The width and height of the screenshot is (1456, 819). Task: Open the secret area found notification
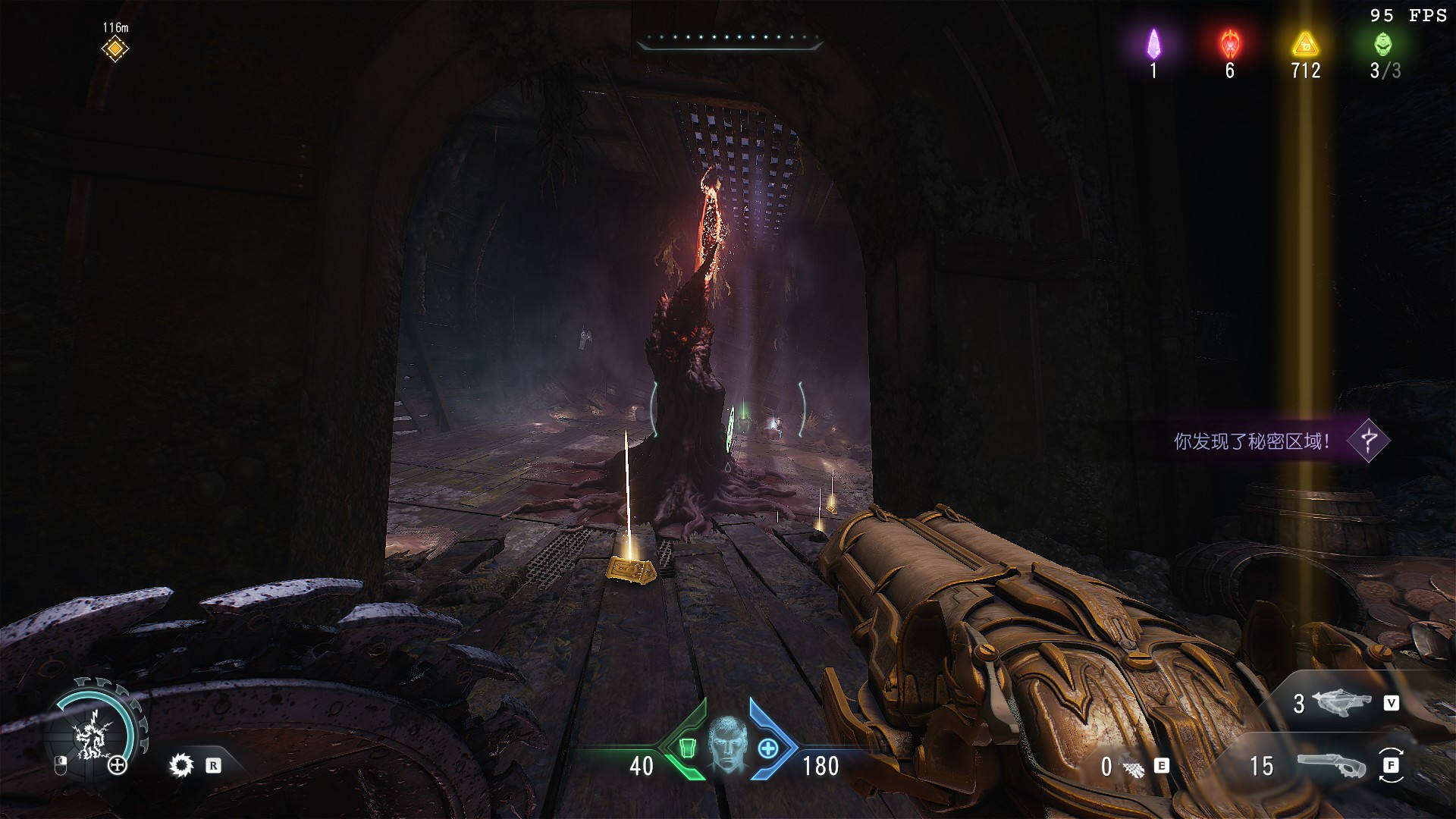(1251, 441)
